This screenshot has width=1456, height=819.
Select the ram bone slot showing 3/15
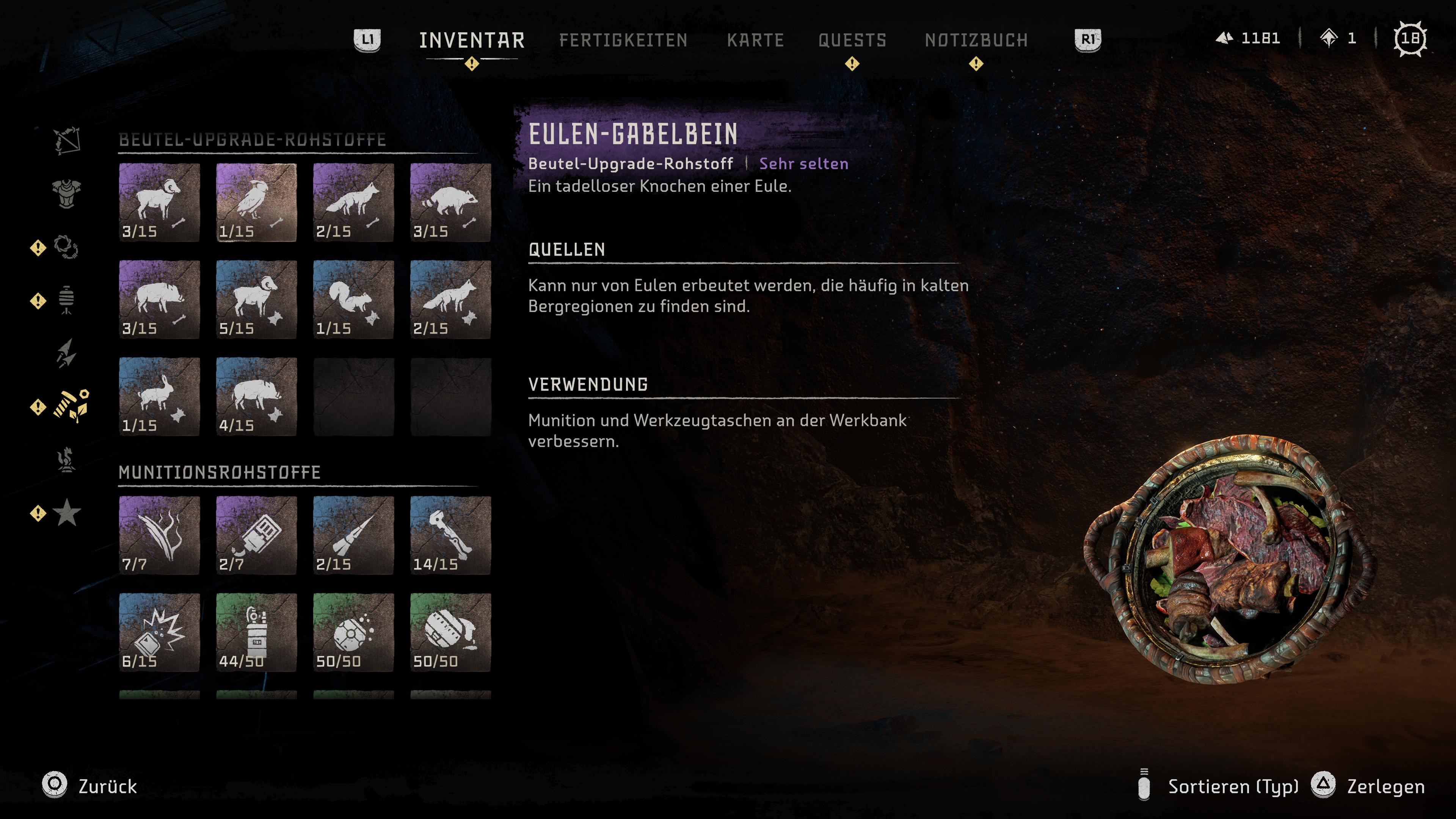coord(159,202)
